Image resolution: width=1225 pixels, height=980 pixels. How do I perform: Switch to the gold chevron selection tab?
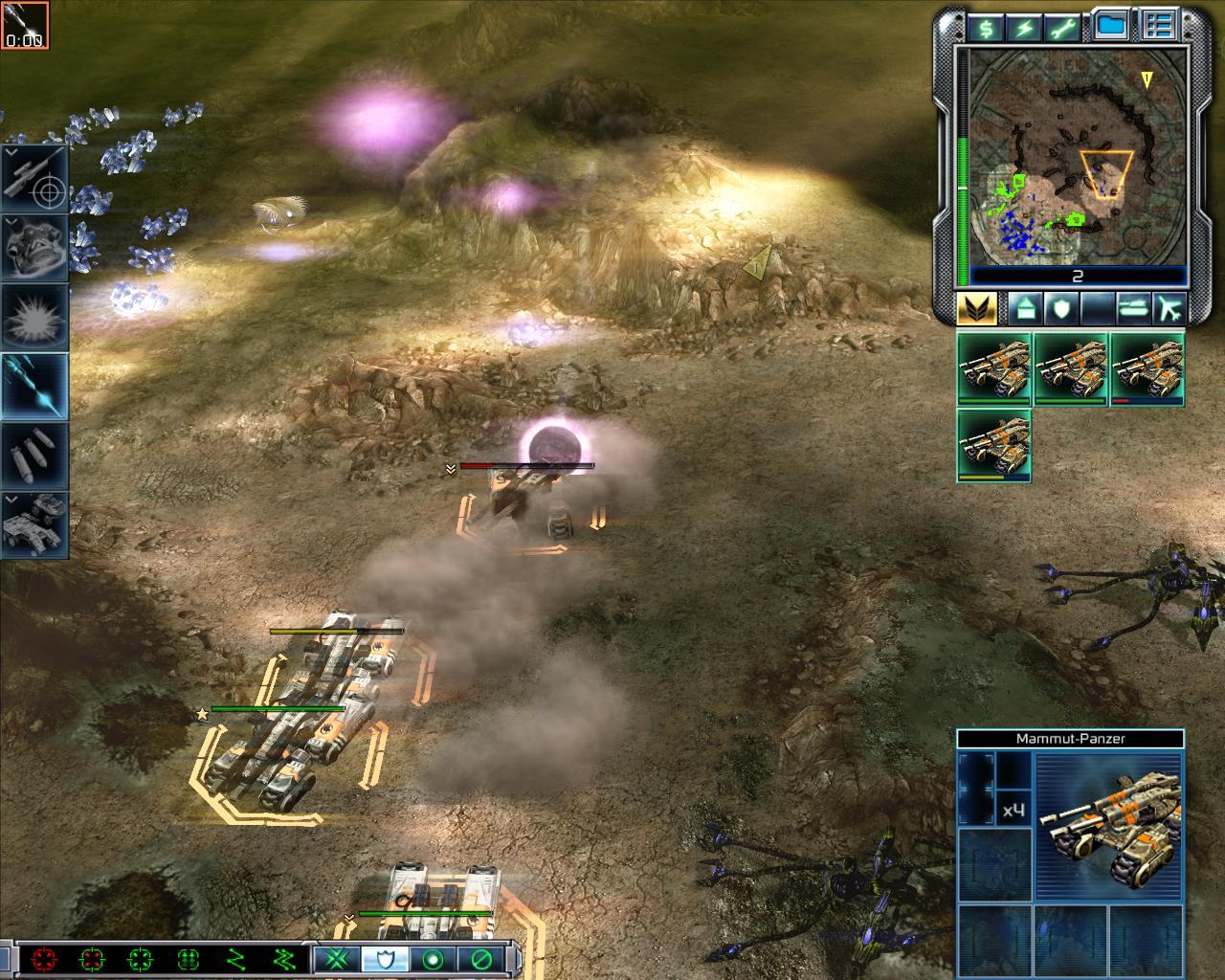pos(976,309)
